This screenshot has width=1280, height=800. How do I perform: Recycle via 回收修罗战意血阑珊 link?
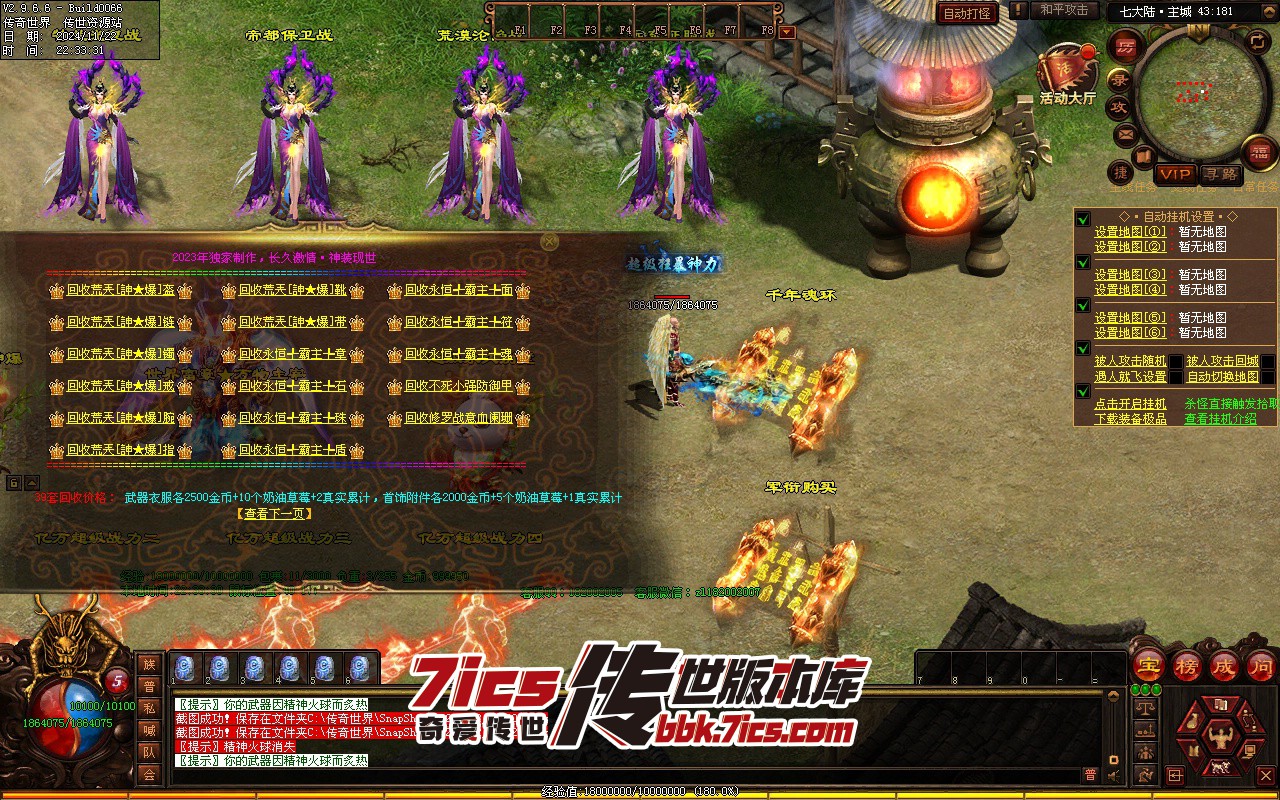tap(458, 418)
